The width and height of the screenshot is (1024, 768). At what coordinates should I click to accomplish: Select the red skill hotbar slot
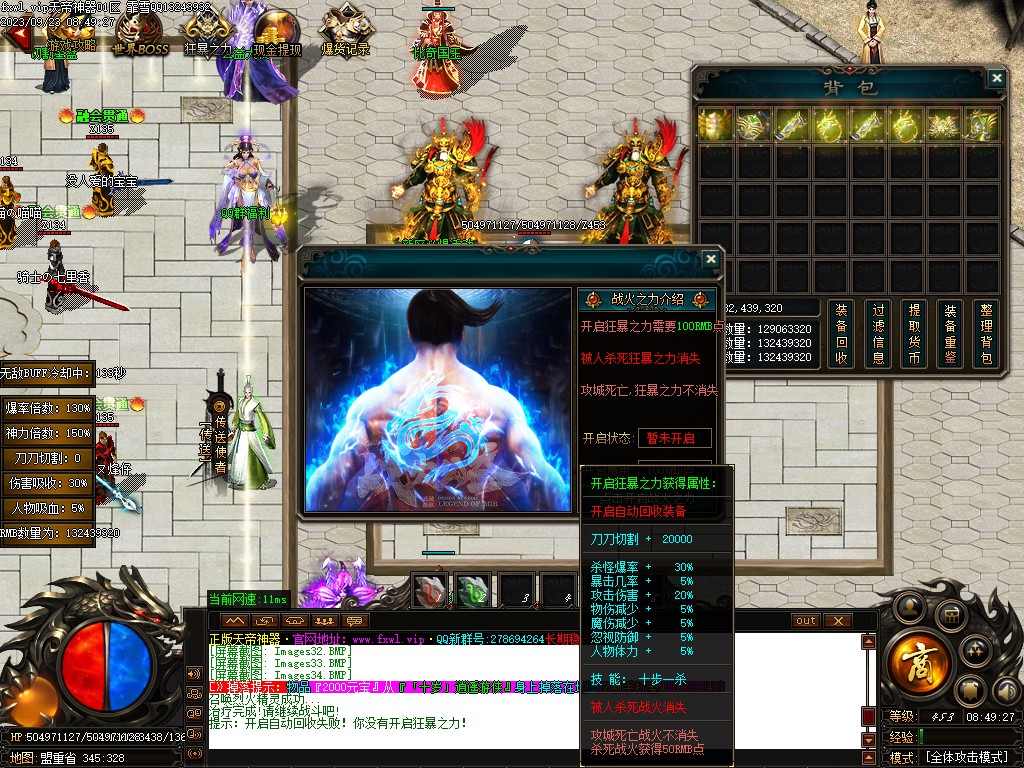tap(431, 591)
